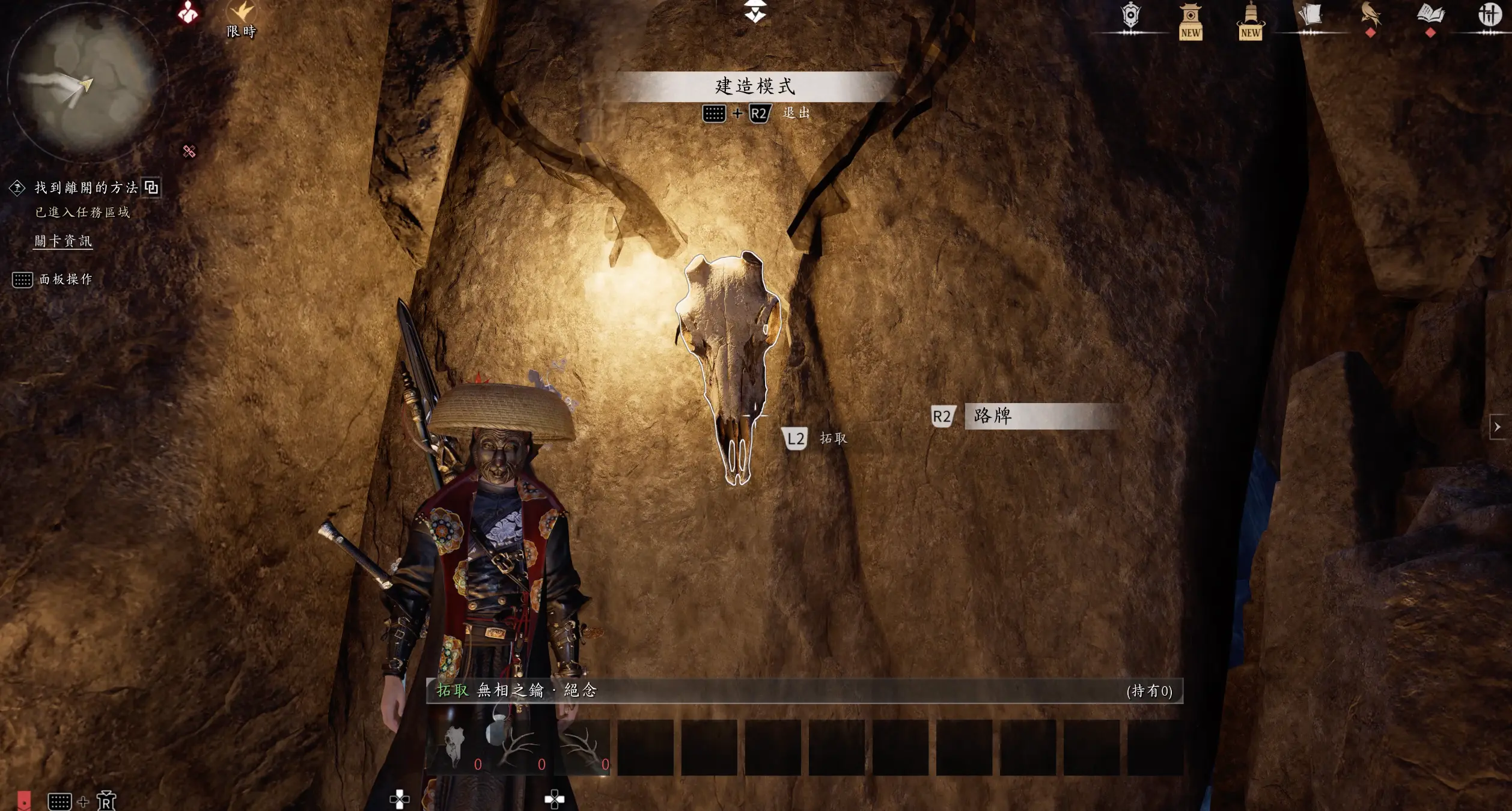1512x811 pixels.
Task: Select the 找到離開的方法 quest tracker
Action: tap(86, 188)
